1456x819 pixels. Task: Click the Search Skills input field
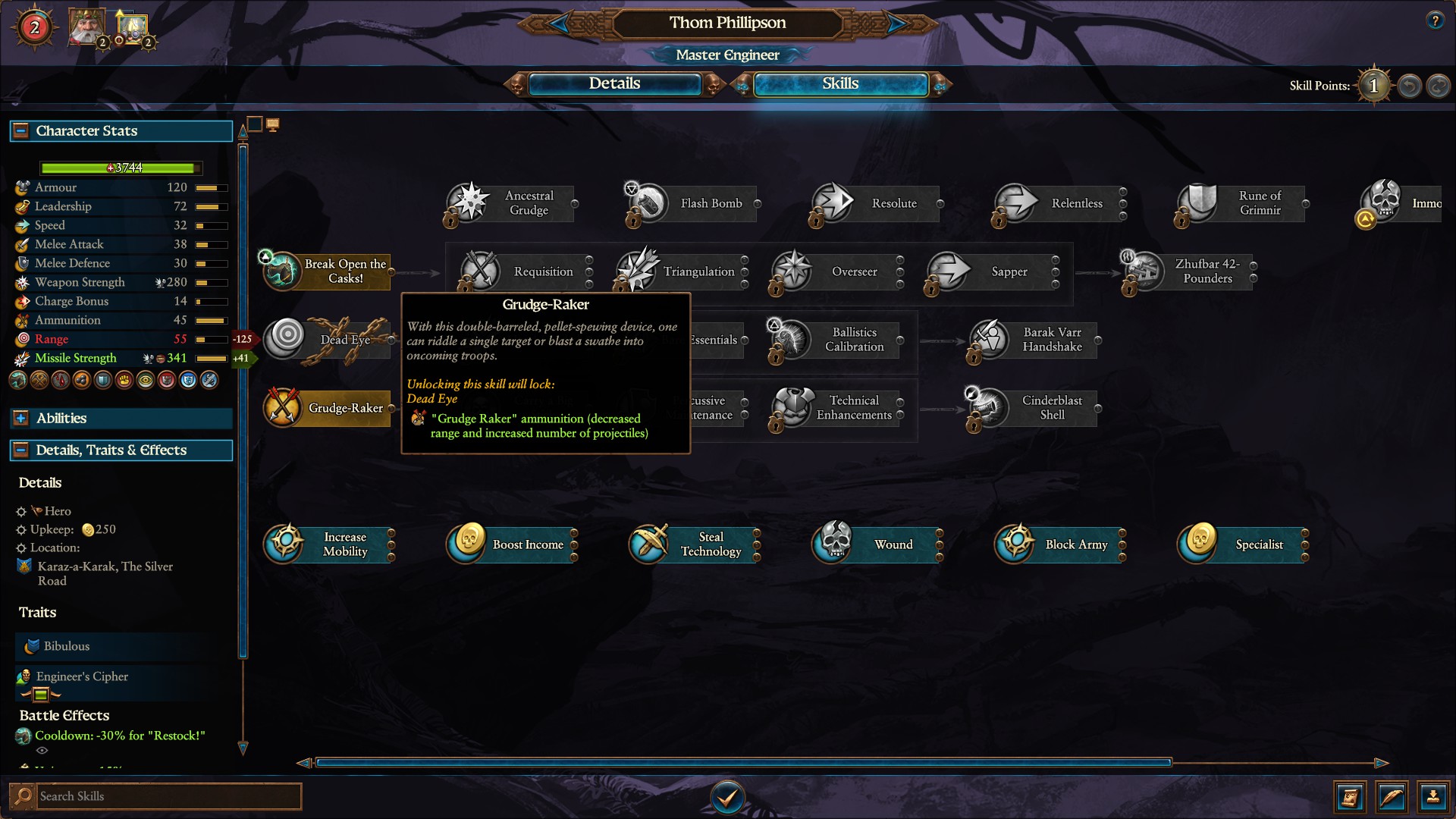pyautogui.click(x=167, y=796)
